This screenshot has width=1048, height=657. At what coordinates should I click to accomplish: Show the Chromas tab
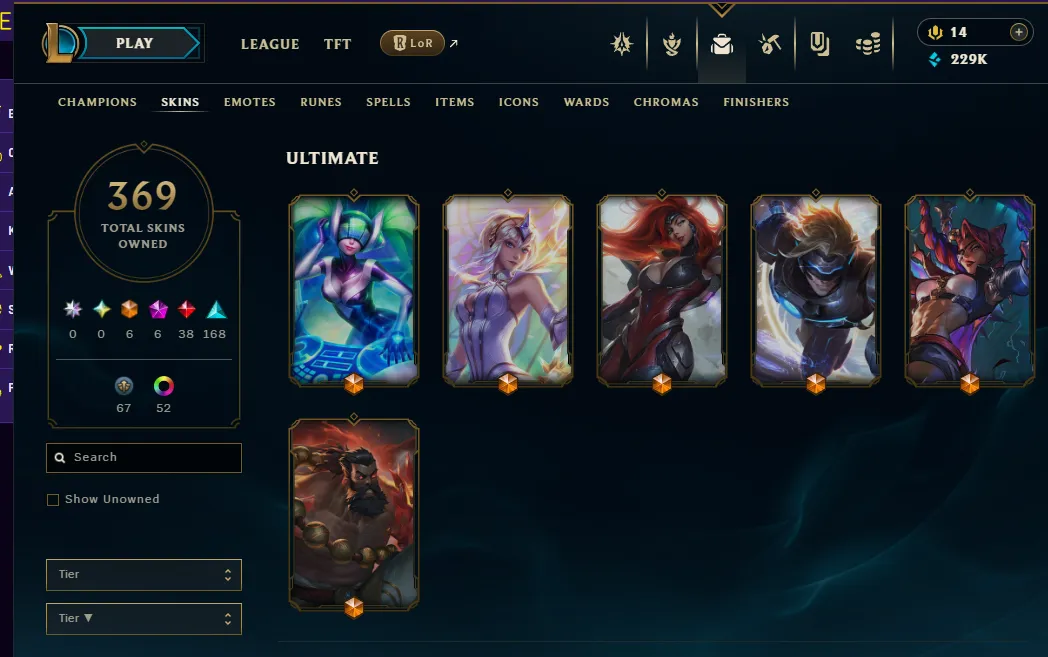pos(666,102)
